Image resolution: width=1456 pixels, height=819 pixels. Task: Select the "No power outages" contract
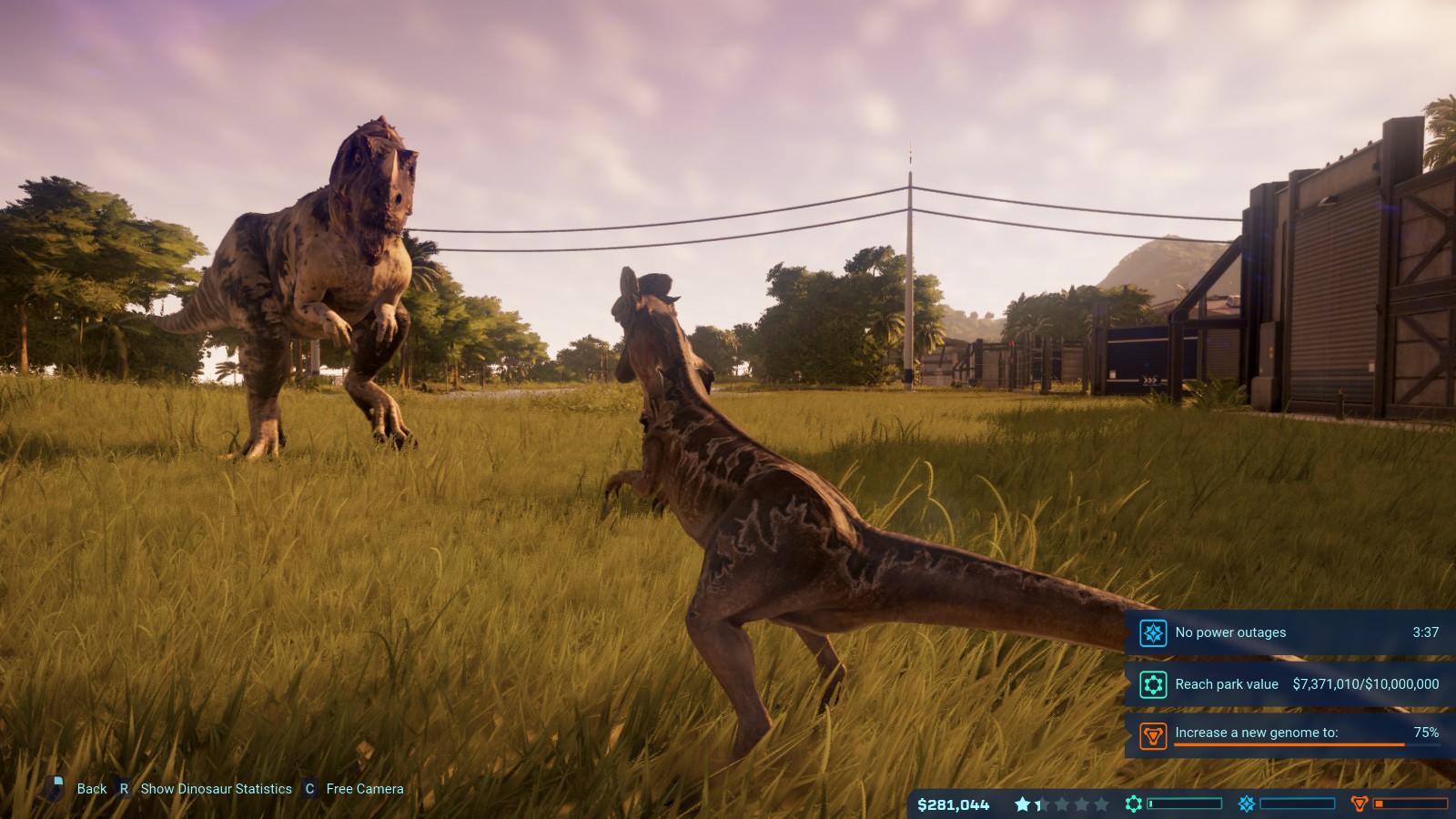1229,632
